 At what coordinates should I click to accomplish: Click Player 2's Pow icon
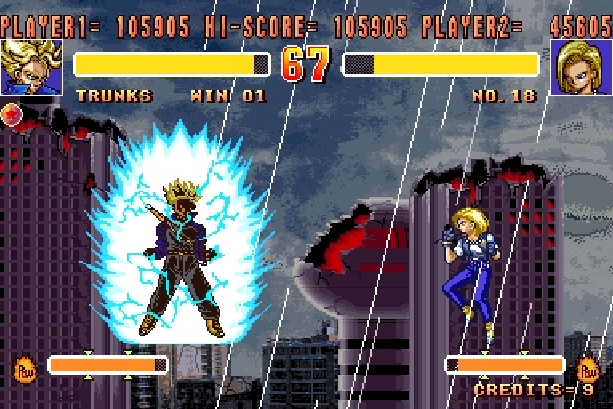pos(589,369)
